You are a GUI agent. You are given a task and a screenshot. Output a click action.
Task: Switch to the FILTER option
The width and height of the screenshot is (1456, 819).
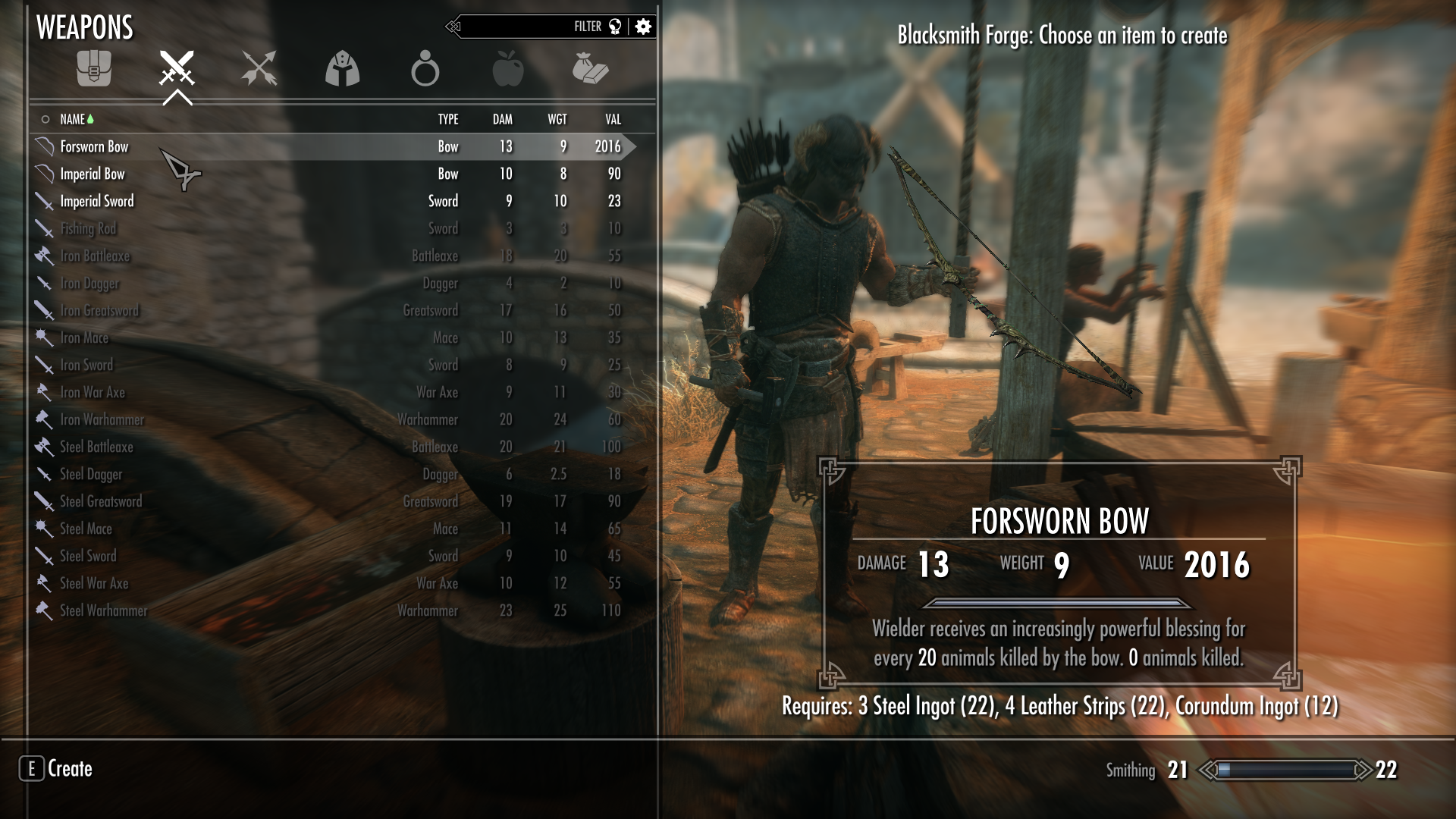pyautogui.click(x=587, y=26)
